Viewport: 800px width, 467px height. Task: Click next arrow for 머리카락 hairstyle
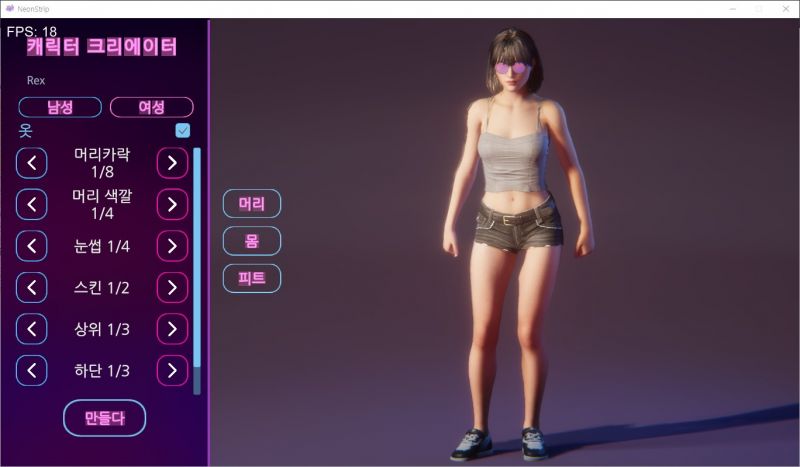coord(172,162)
